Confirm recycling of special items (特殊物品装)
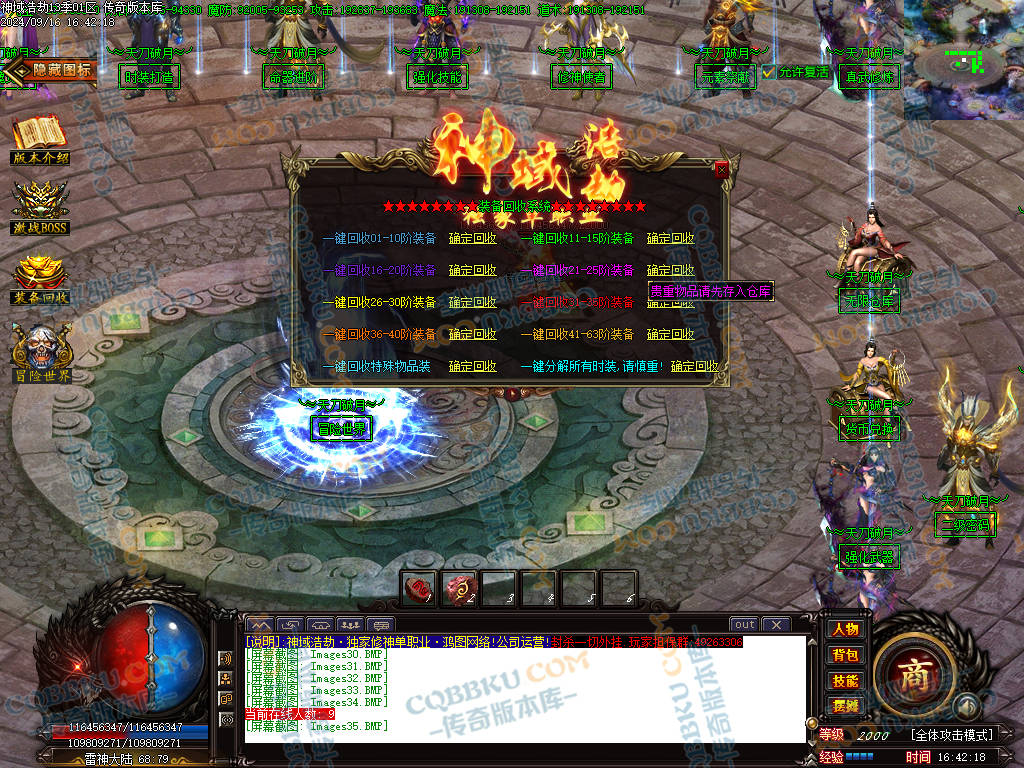The width and height of the screenshot is (1024, 768). pos(472,367)
